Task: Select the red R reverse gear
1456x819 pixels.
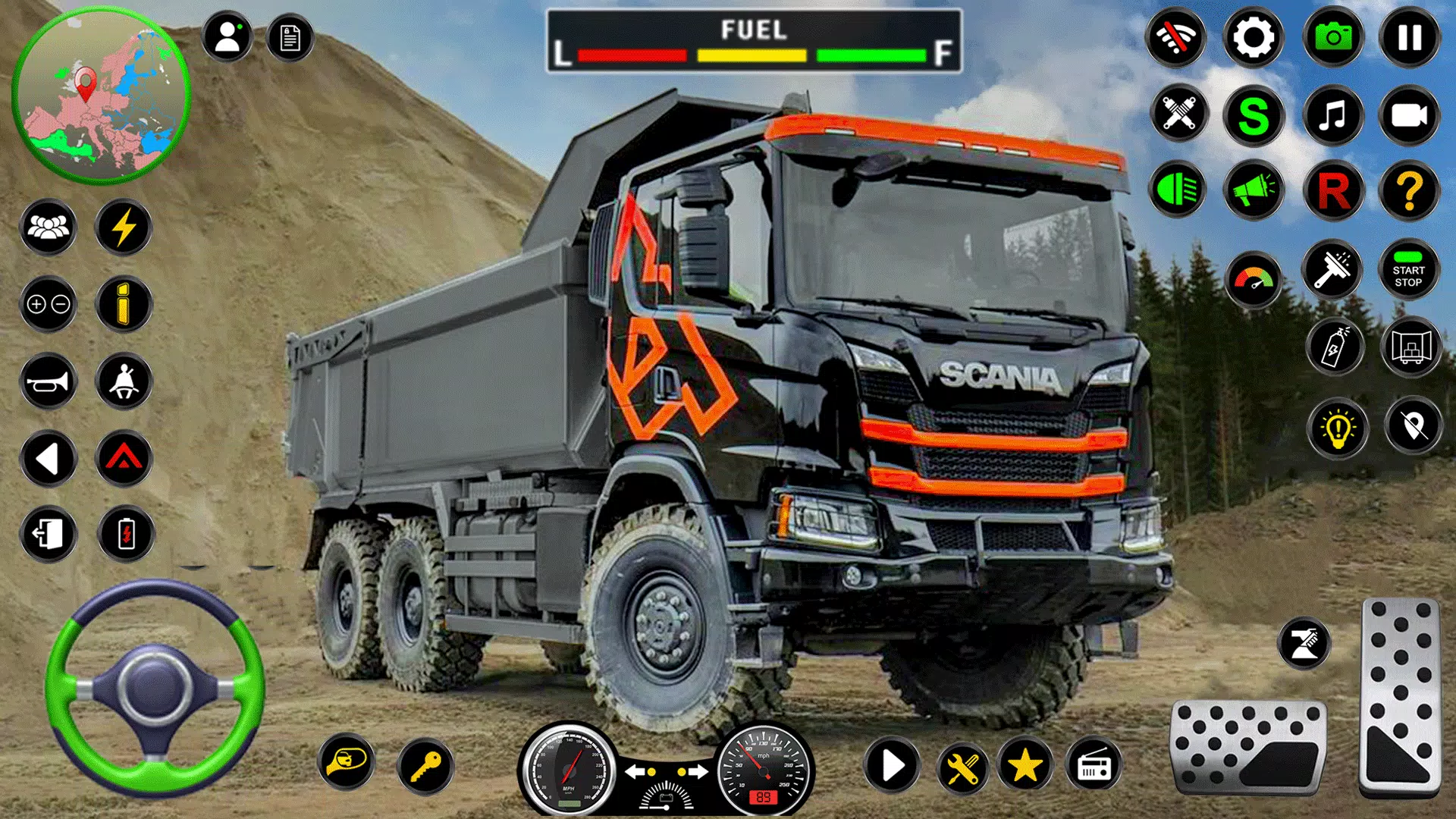Action: 1332,190
